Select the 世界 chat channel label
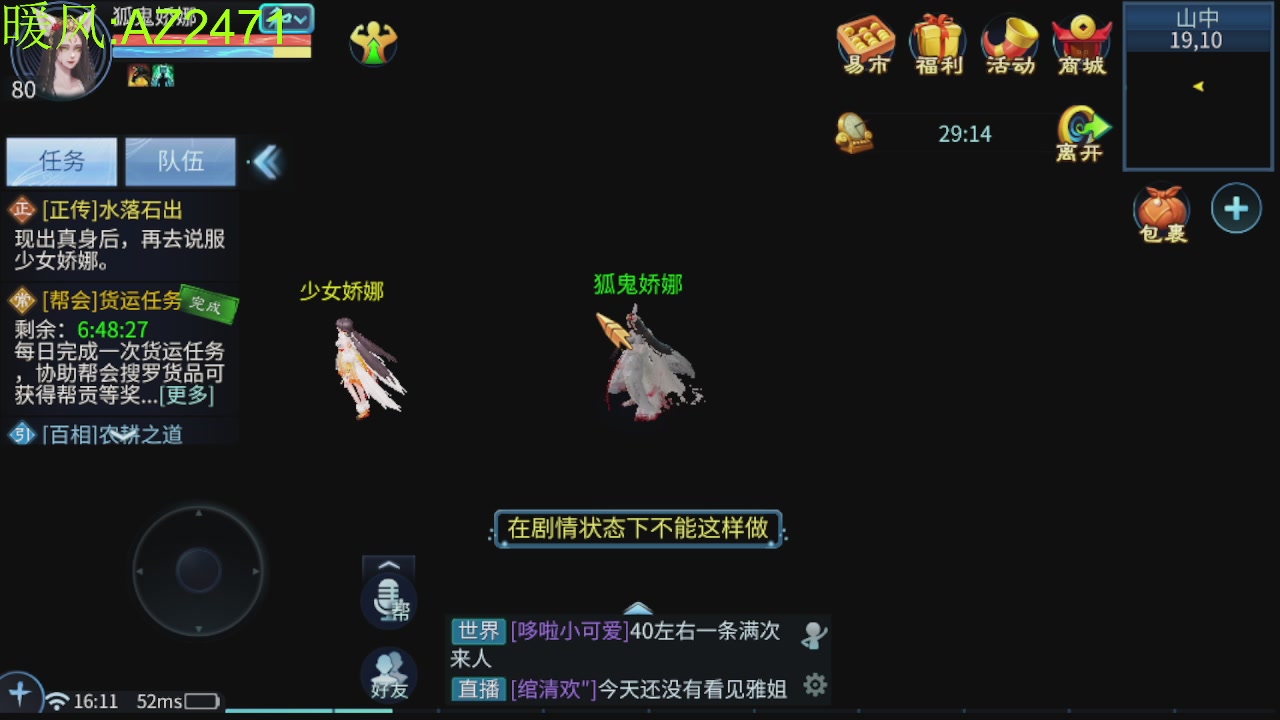1280x720 pixels. coord(478,632)
